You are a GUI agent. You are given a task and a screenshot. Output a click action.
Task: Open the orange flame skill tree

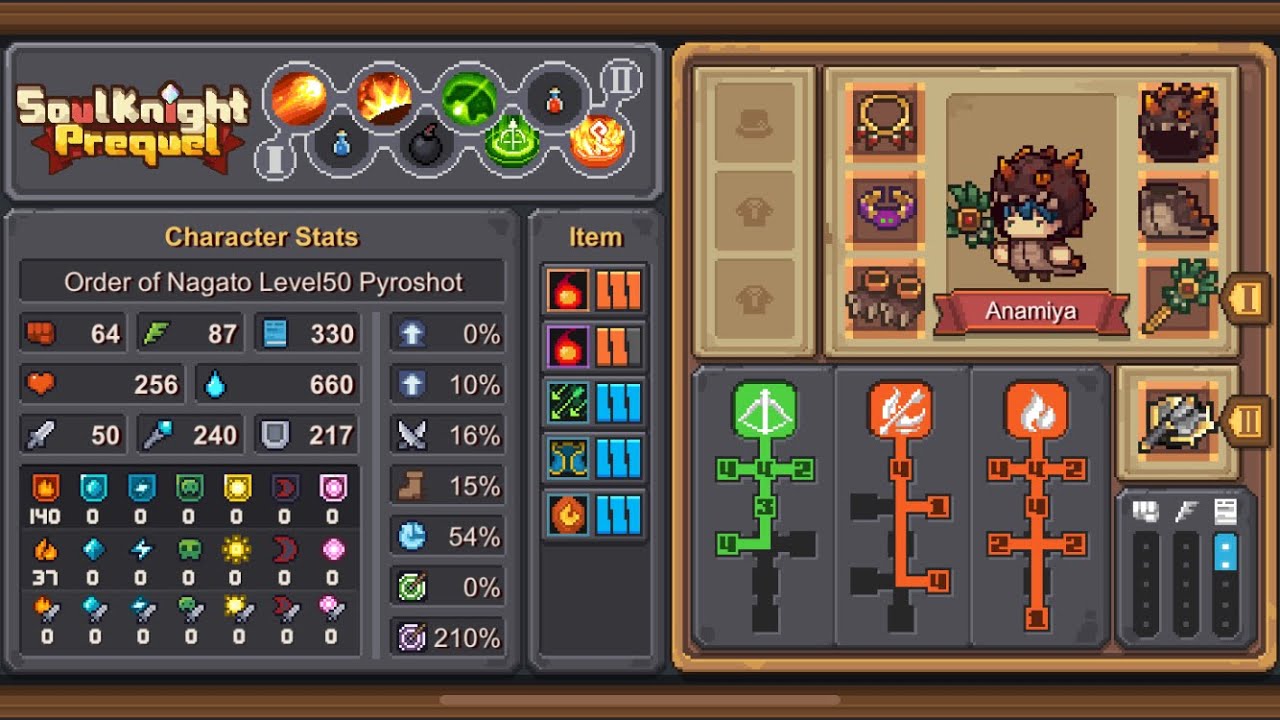point(1037,408)
